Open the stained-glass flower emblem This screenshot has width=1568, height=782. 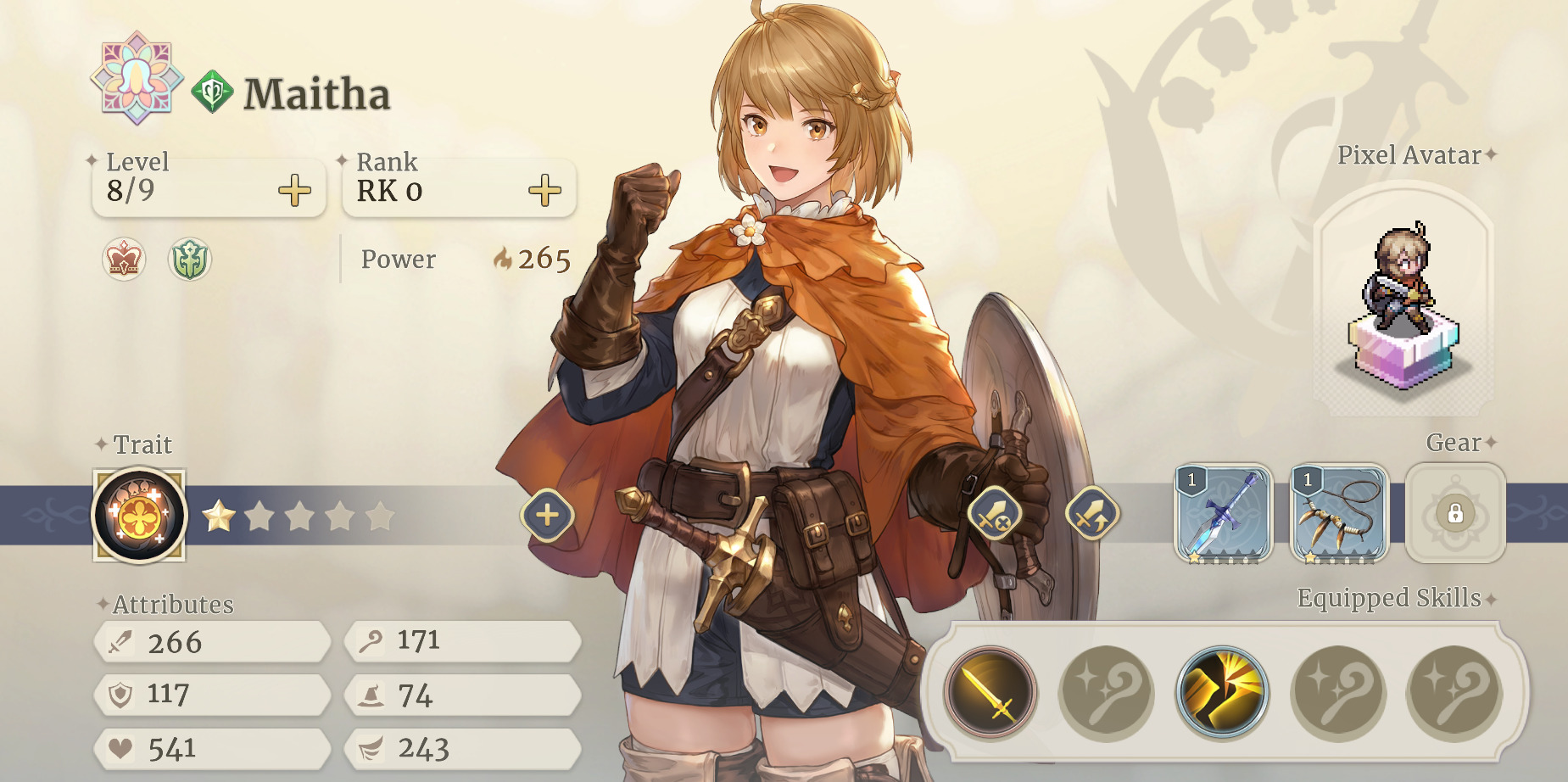click(137, 78)
